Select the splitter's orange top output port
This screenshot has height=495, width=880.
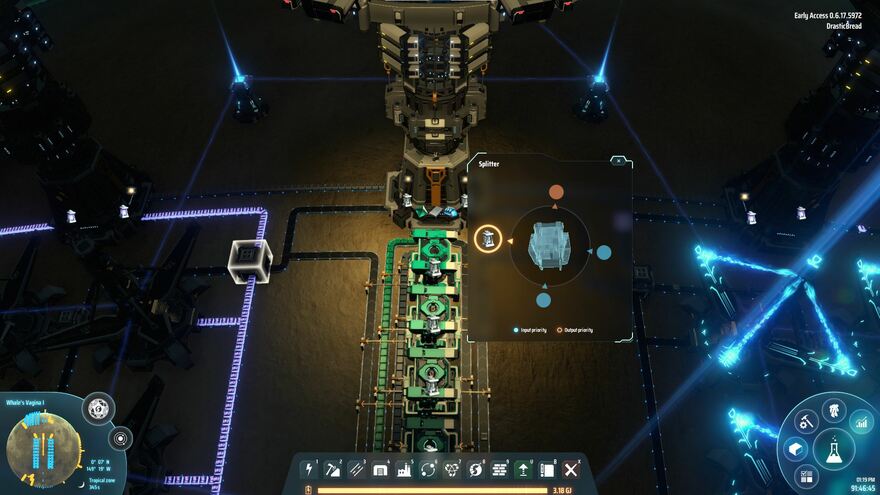[x=556, y=192]
